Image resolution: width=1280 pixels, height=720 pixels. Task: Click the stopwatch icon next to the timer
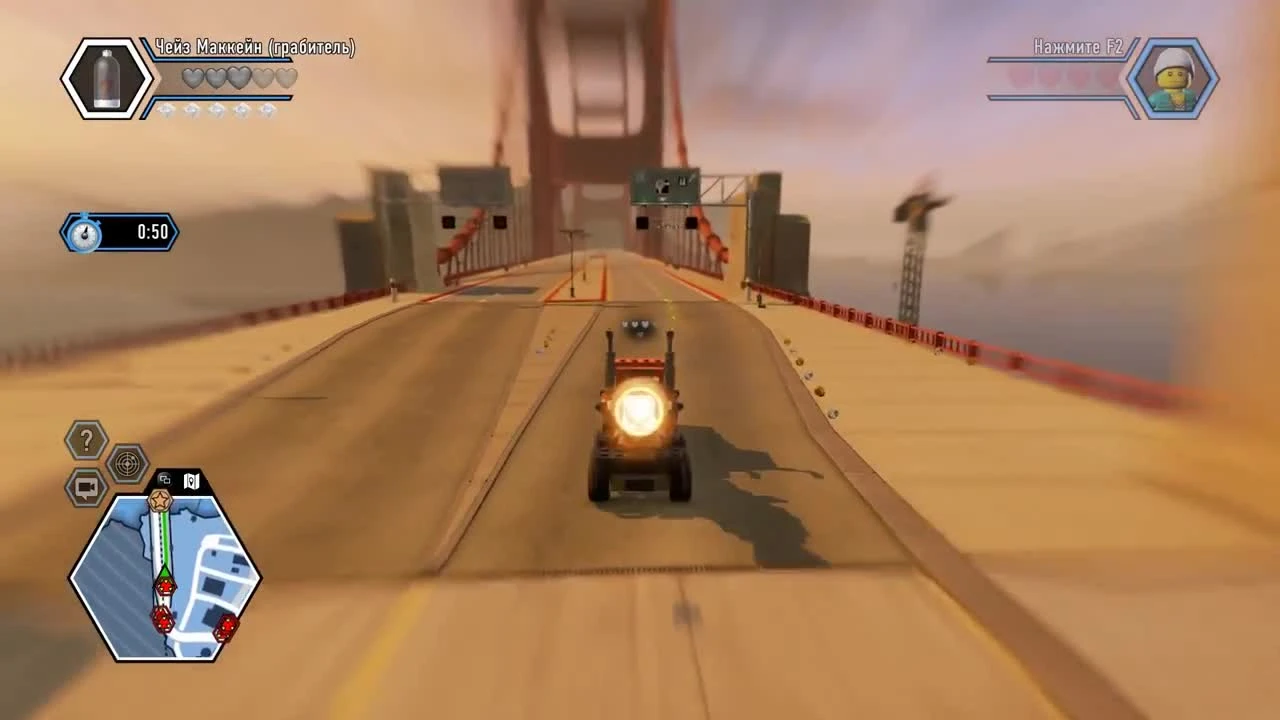point(86,231)
